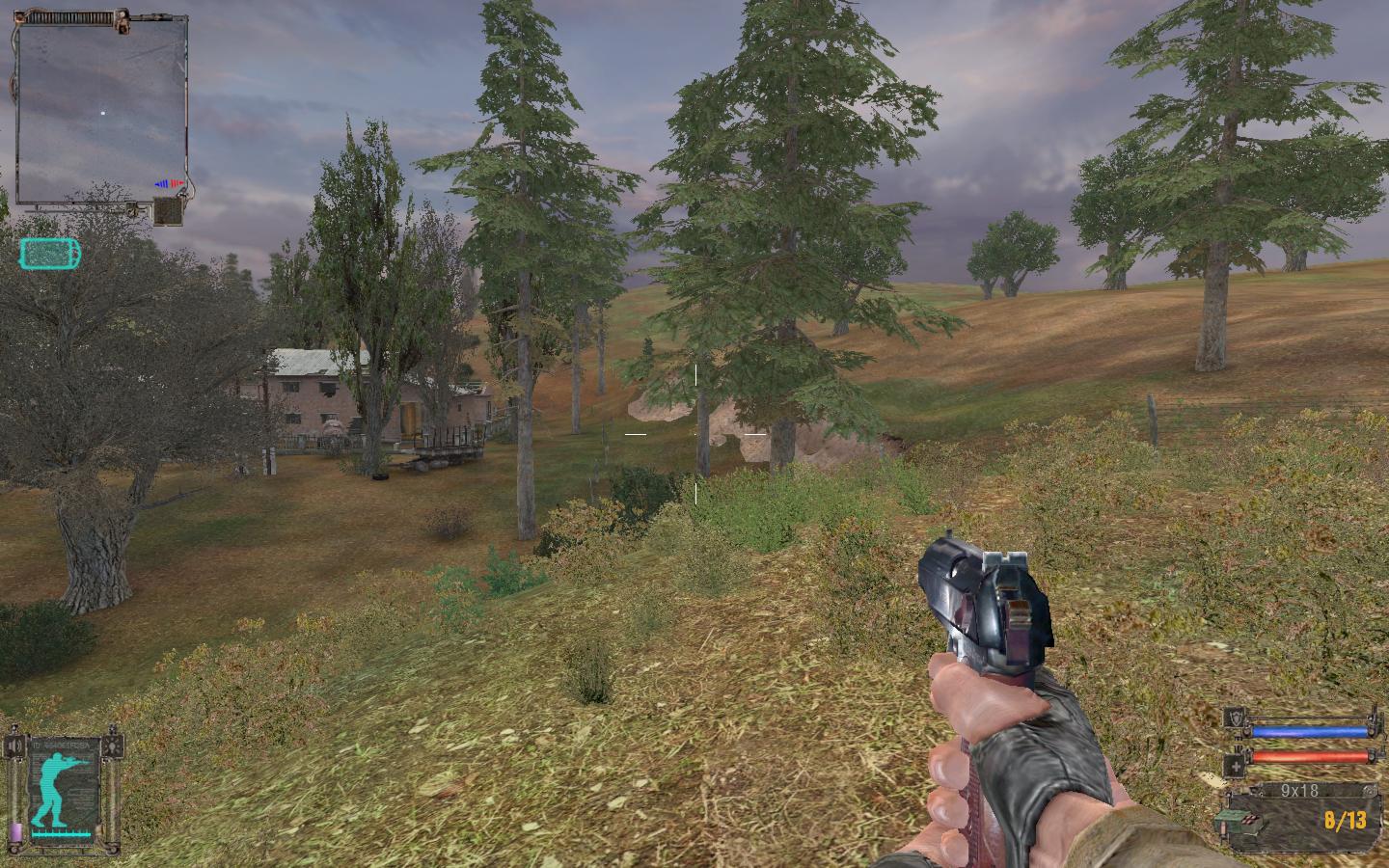Screen dimensions: 1389x868
Task: Open the PDA icon below the minimap
Action: 169,211
